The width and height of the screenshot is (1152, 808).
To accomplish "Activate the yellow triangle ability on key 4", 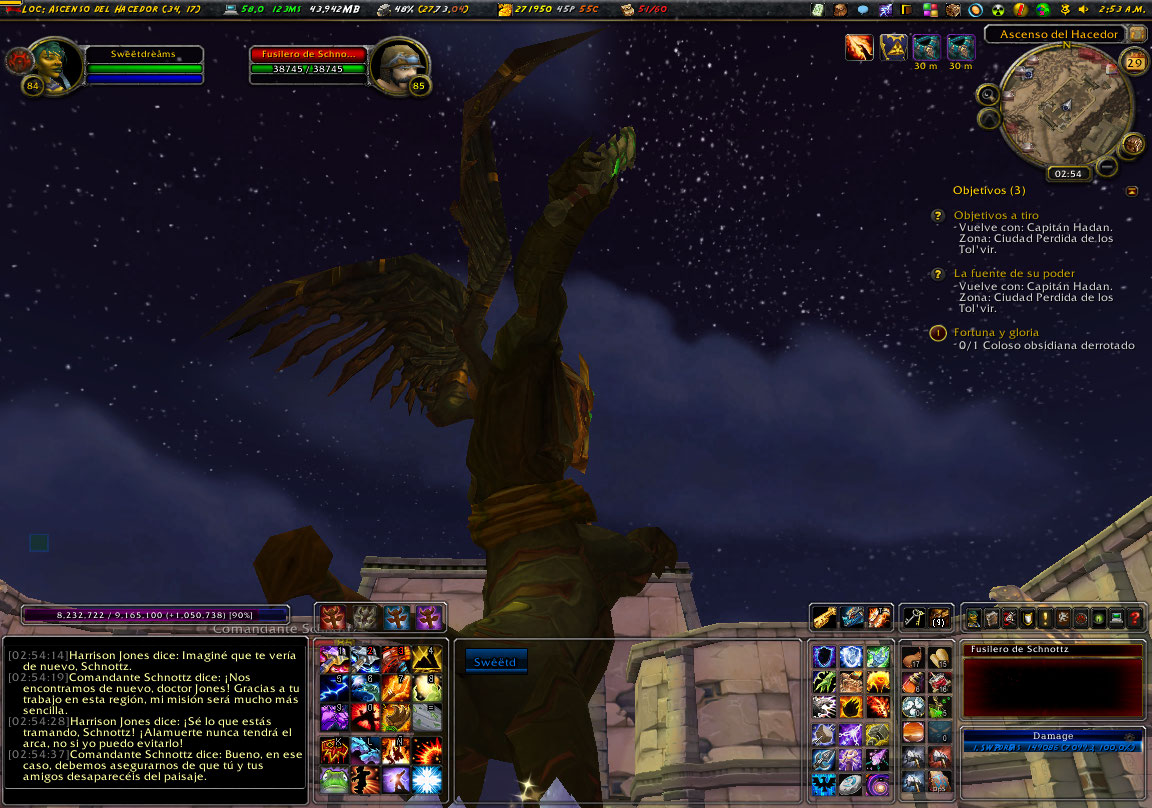I will click(427, 657).
